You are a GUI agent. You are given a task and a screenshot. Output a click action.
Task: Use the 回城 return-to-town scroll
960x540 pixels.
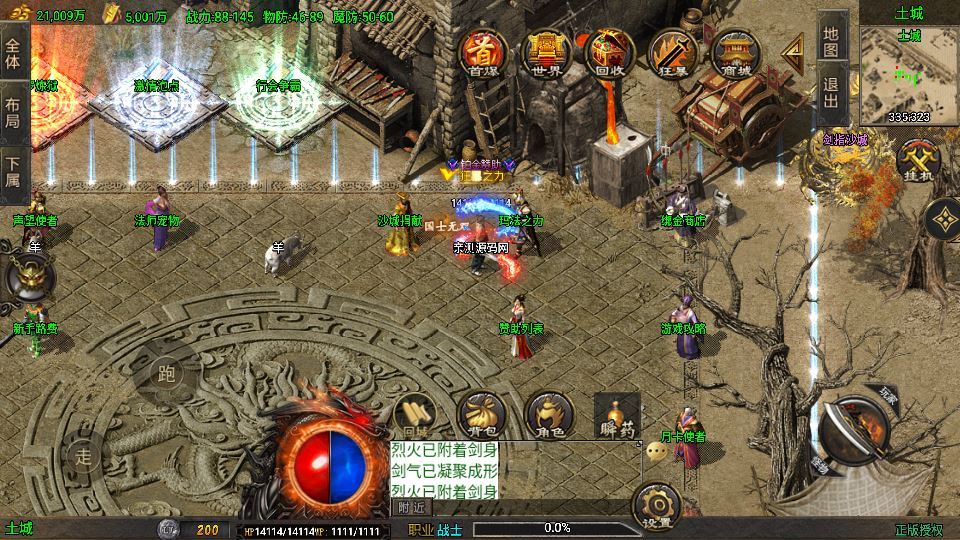pyautogui.click(x=413, y=415)
